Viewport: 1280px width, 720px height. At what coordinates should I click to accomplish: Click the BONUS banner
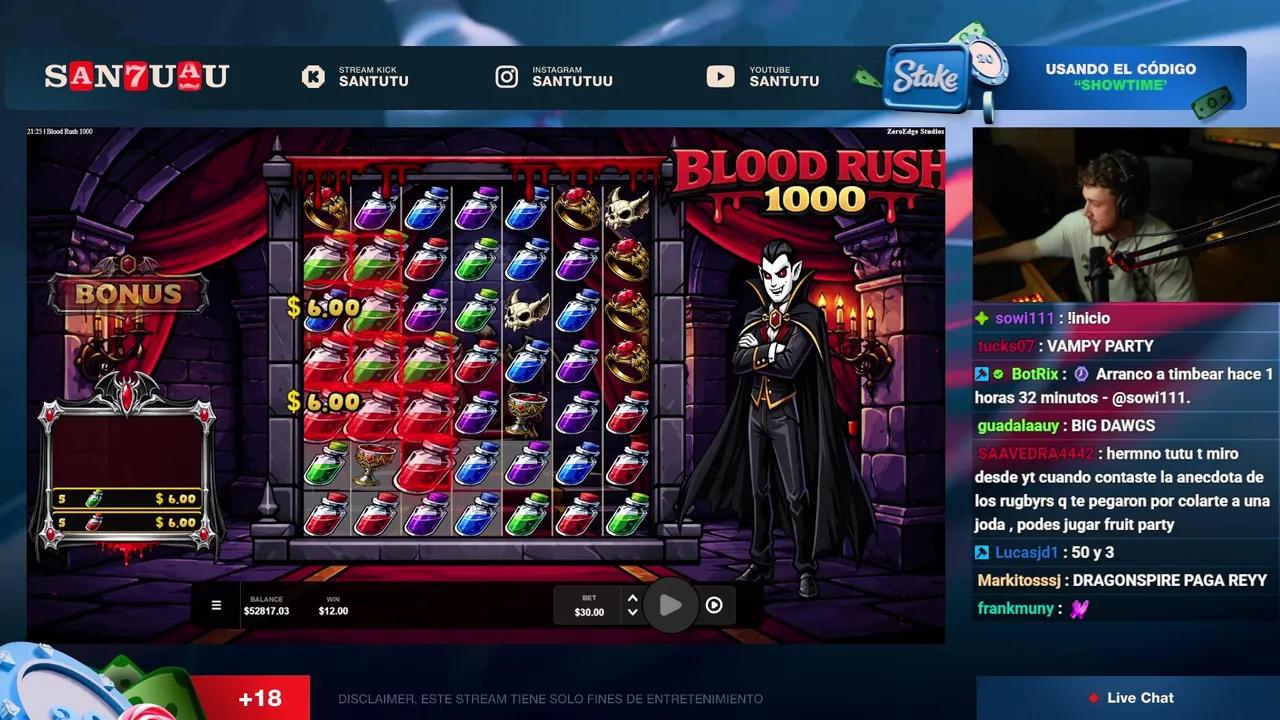(128, 292)
